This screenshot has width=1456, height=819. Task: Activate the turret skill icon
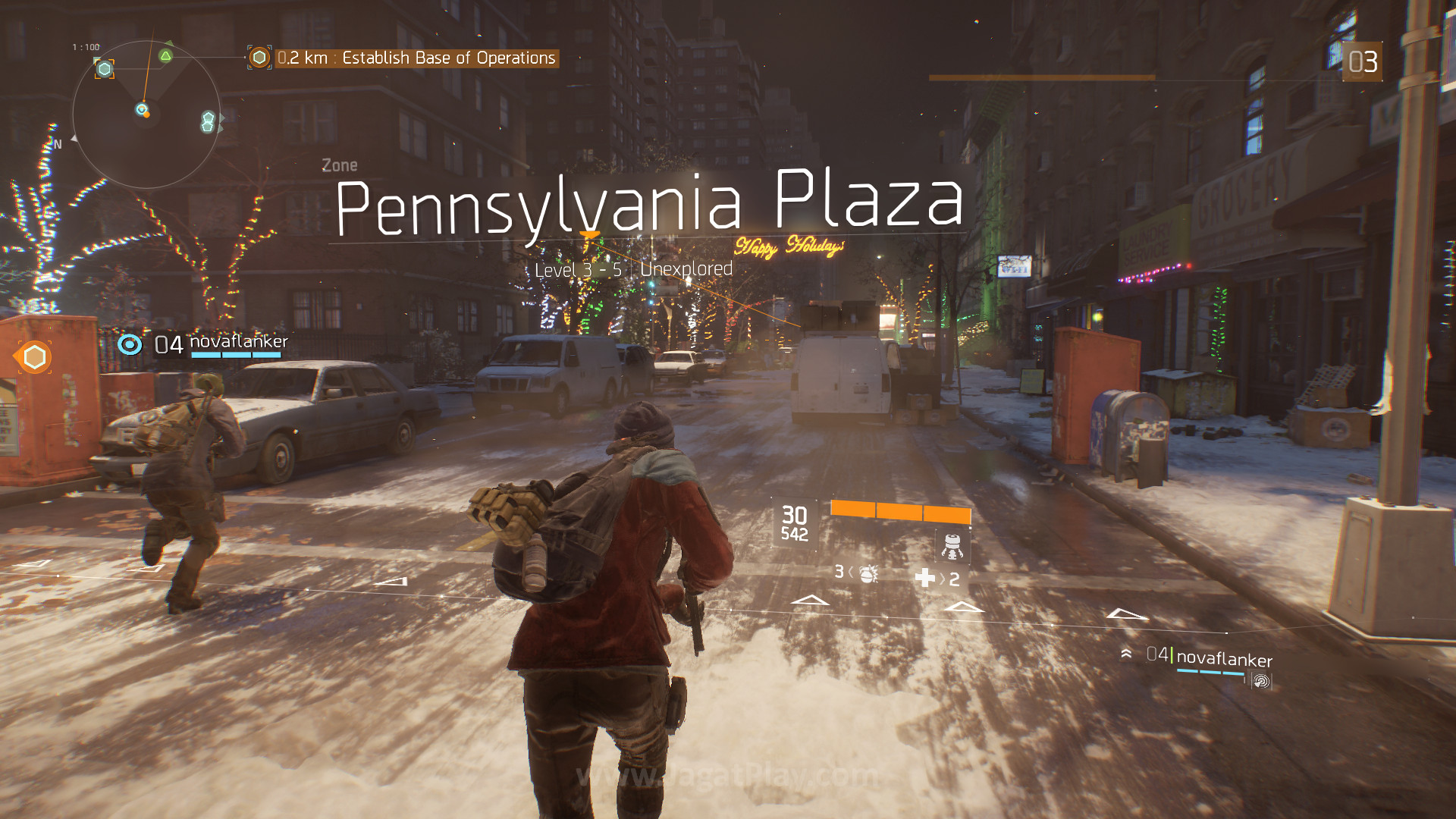952,545
